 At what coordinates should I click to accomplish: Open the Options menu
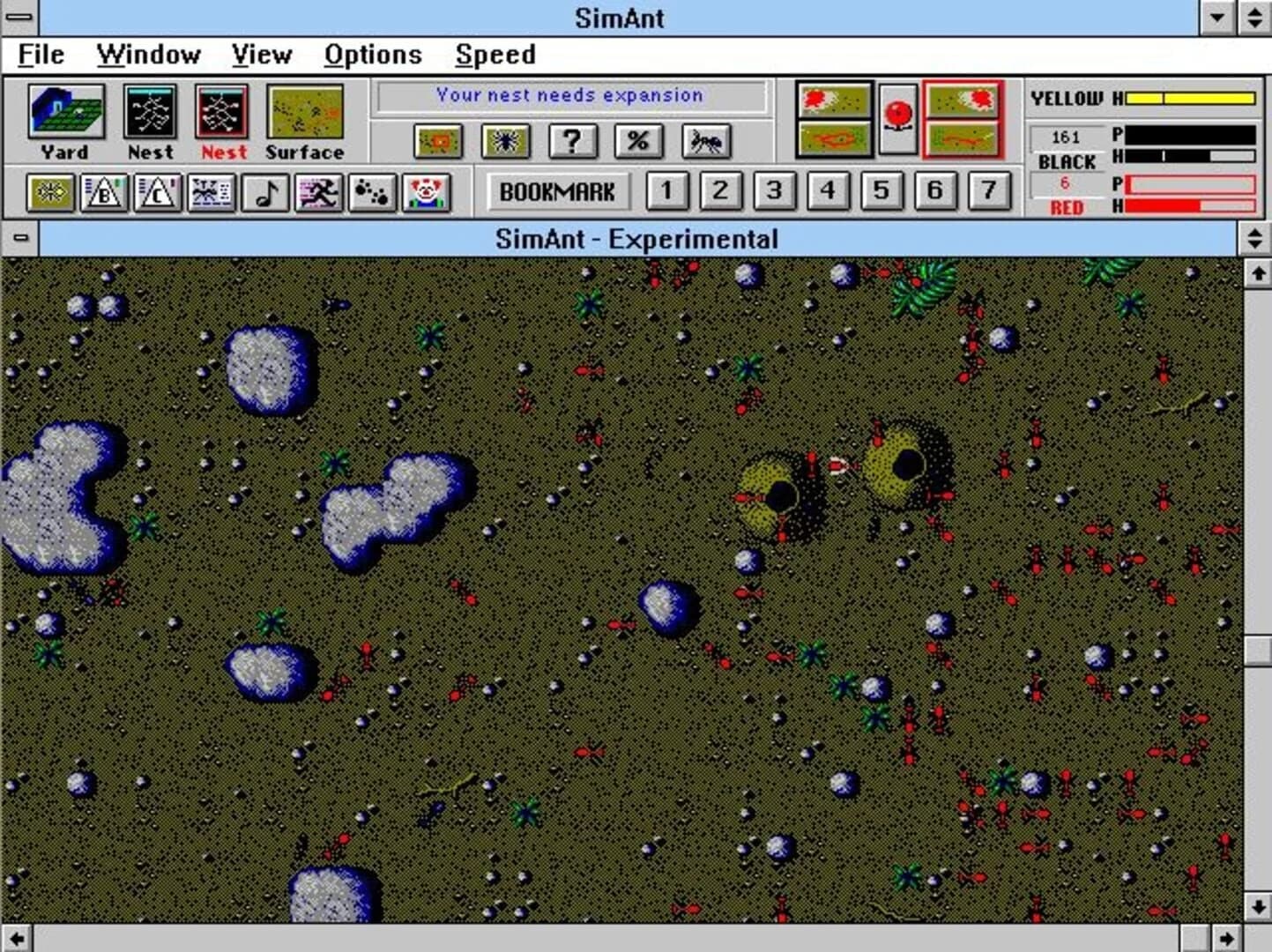[x=374, y=55]
